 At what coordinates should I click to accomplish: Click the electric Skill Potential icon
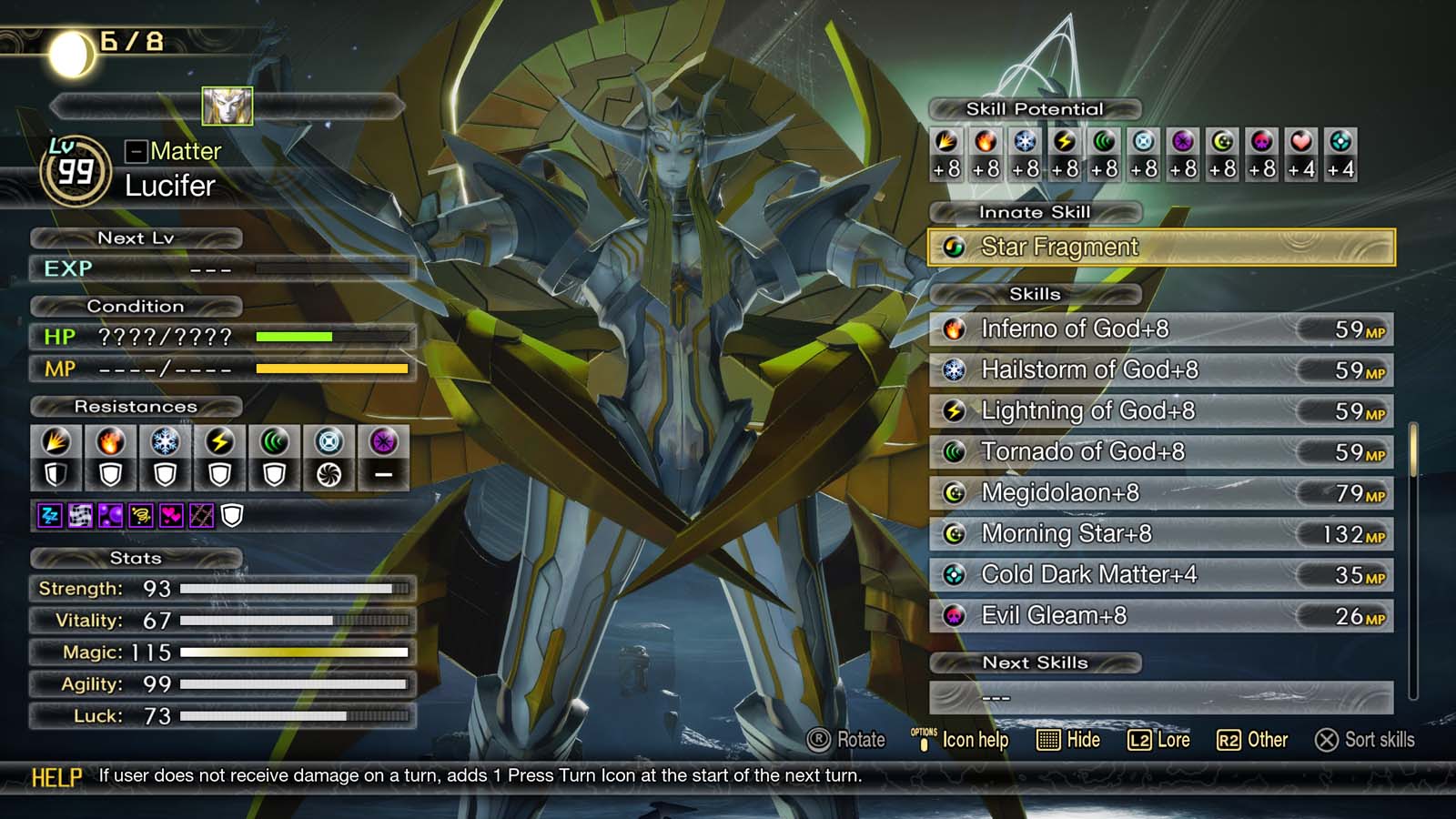pos(1064,141)
